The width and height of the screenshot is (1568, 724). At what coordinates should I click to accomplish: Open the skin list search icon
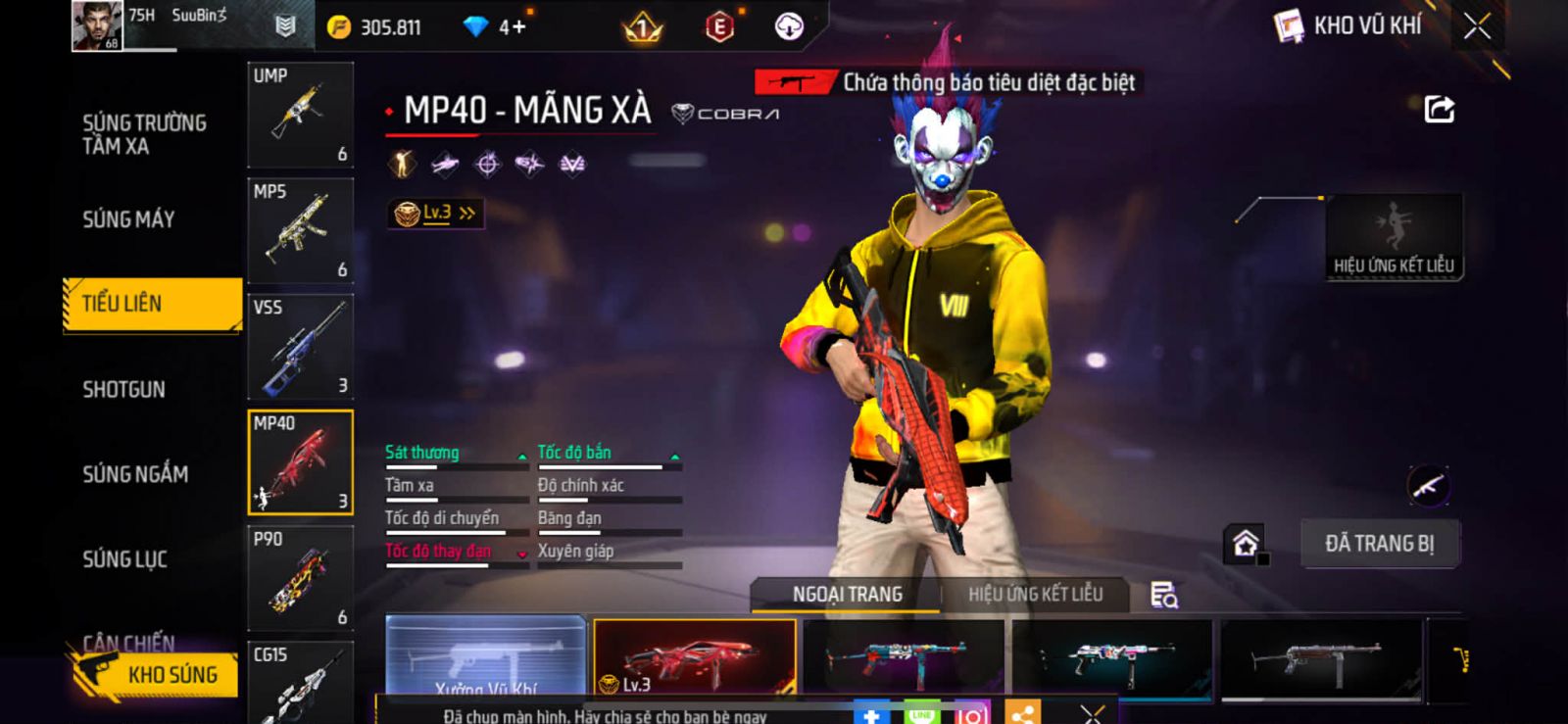pos(1163,595)
